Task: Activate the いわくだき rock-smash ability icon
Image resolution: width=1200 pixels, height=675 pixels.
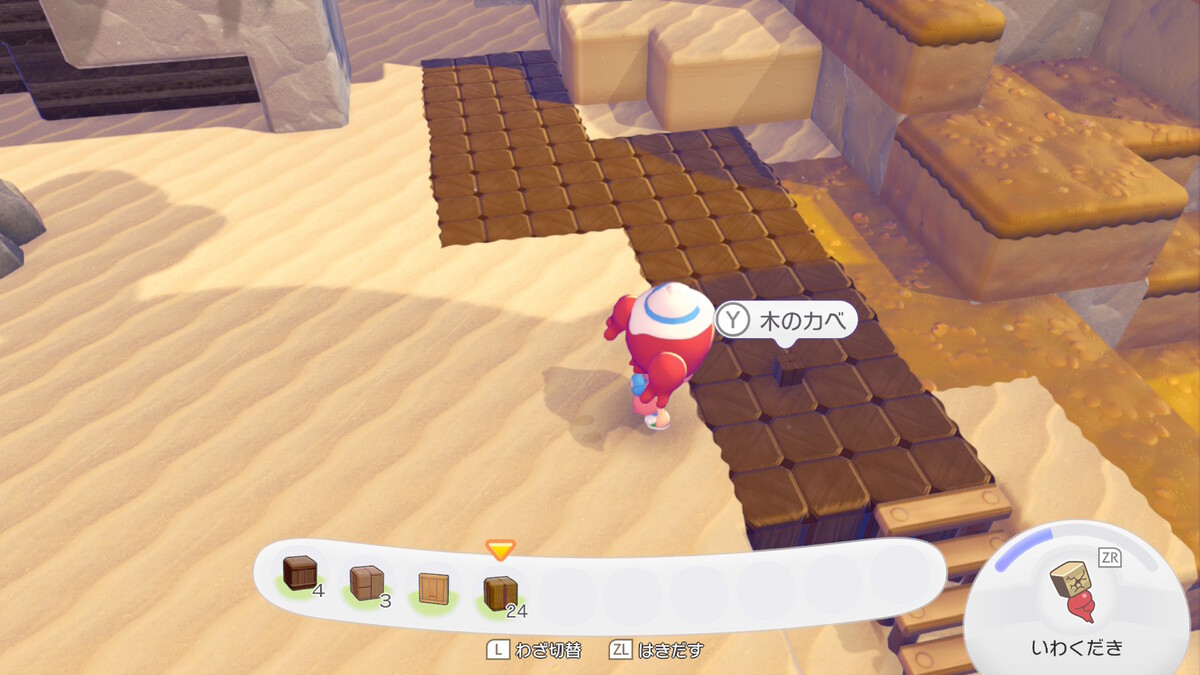Action: (1076, 588)
